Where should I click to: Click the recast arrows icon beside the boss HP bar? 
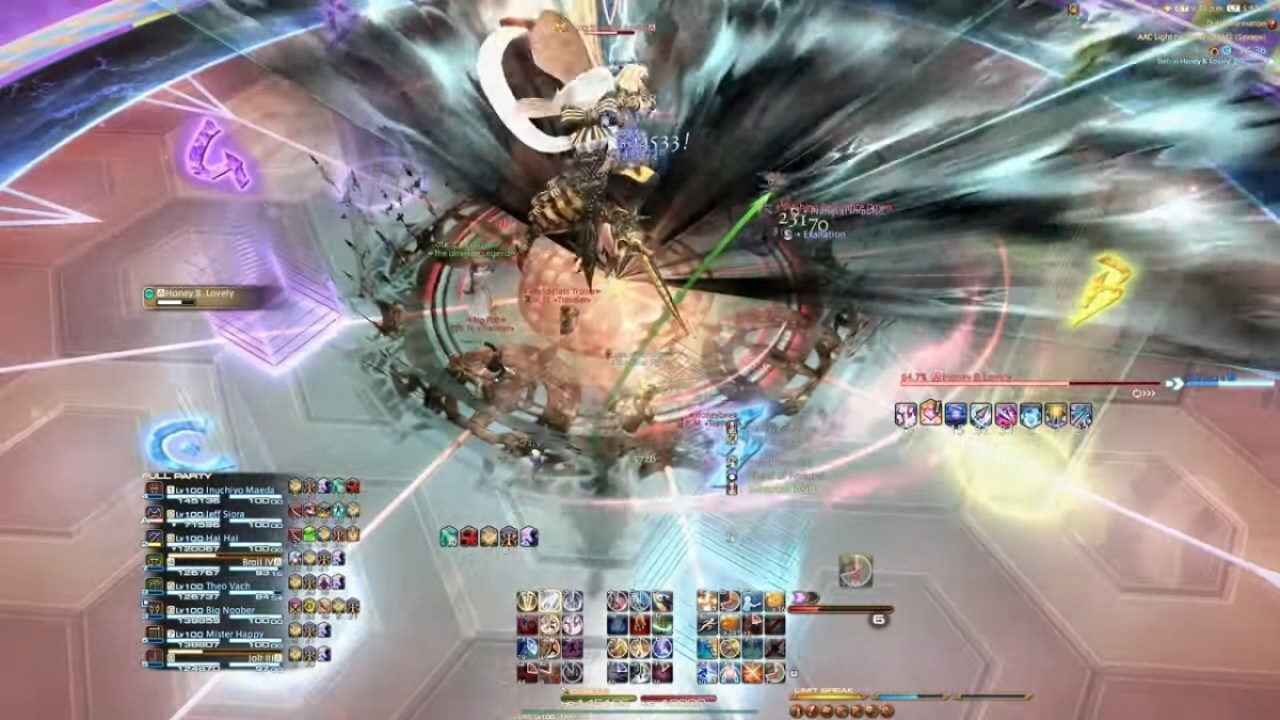pos(1144,391)
